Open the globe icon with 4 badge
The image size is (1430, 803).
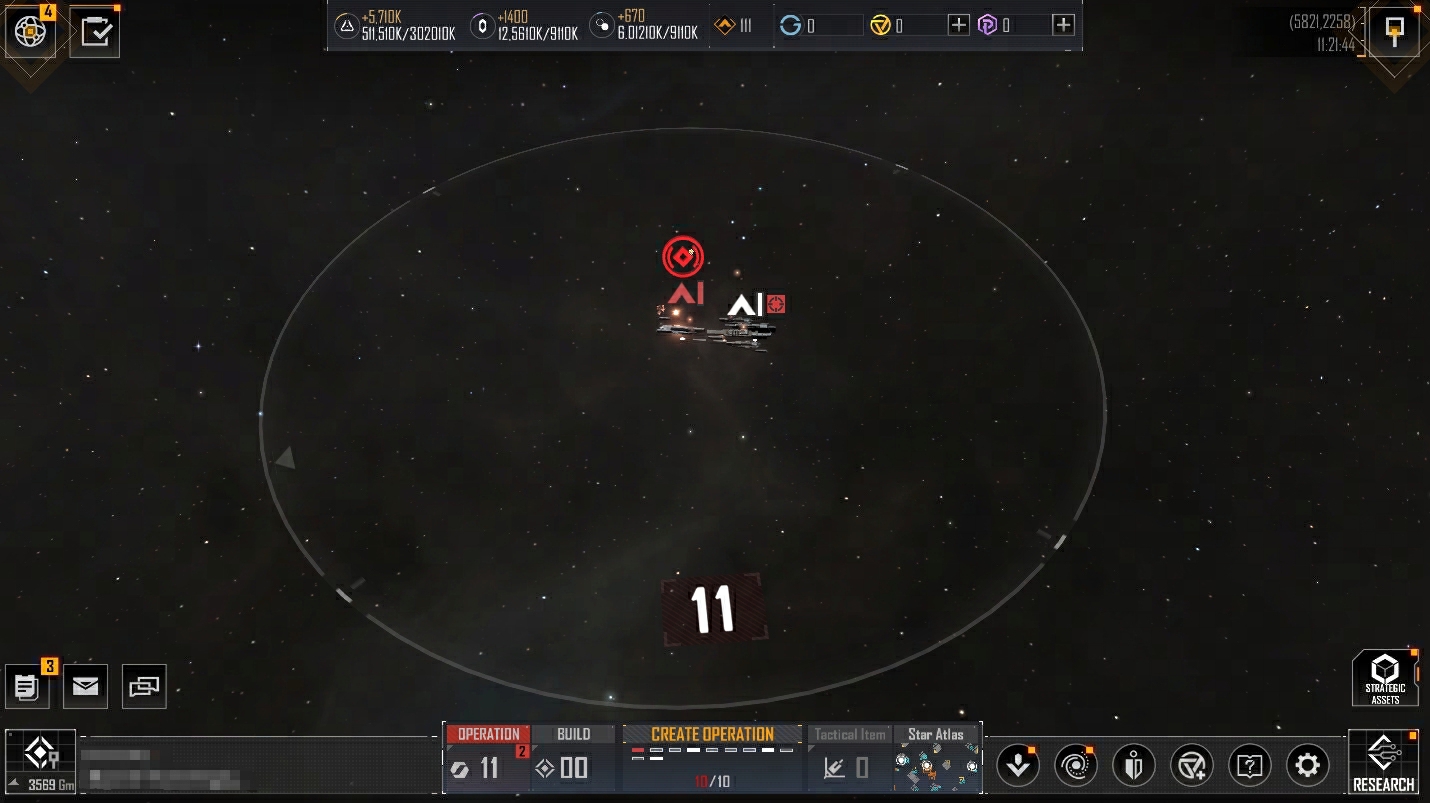[30, 32]
